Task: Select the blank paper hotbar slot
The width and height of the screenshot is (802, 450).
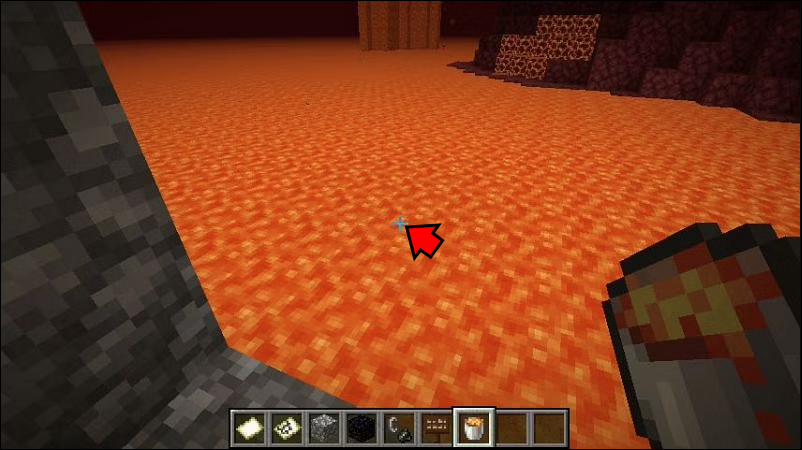Action: pos(248,427)
